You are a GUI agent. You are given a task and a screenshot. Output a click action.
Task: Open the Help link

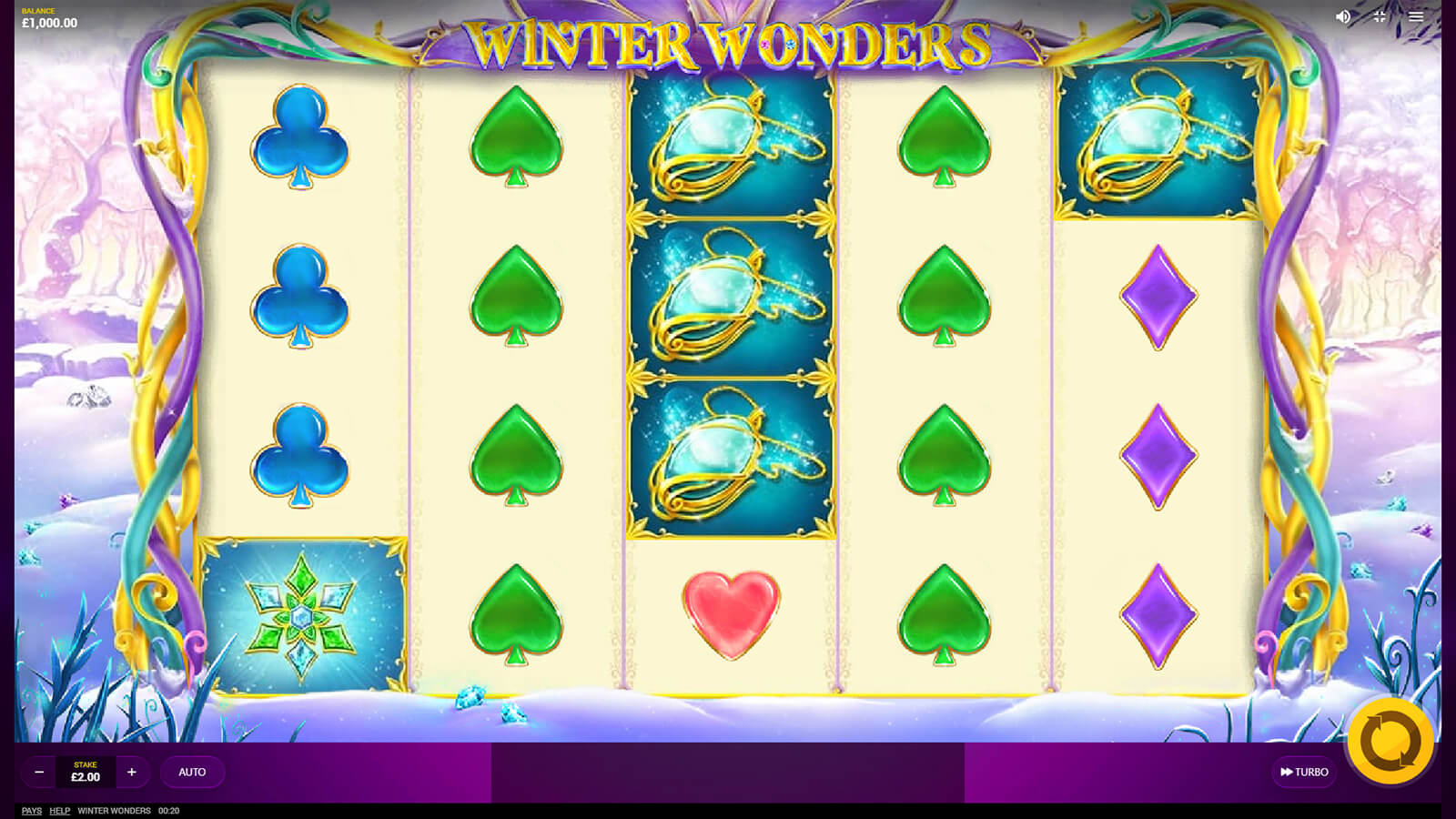pos(60,811)
